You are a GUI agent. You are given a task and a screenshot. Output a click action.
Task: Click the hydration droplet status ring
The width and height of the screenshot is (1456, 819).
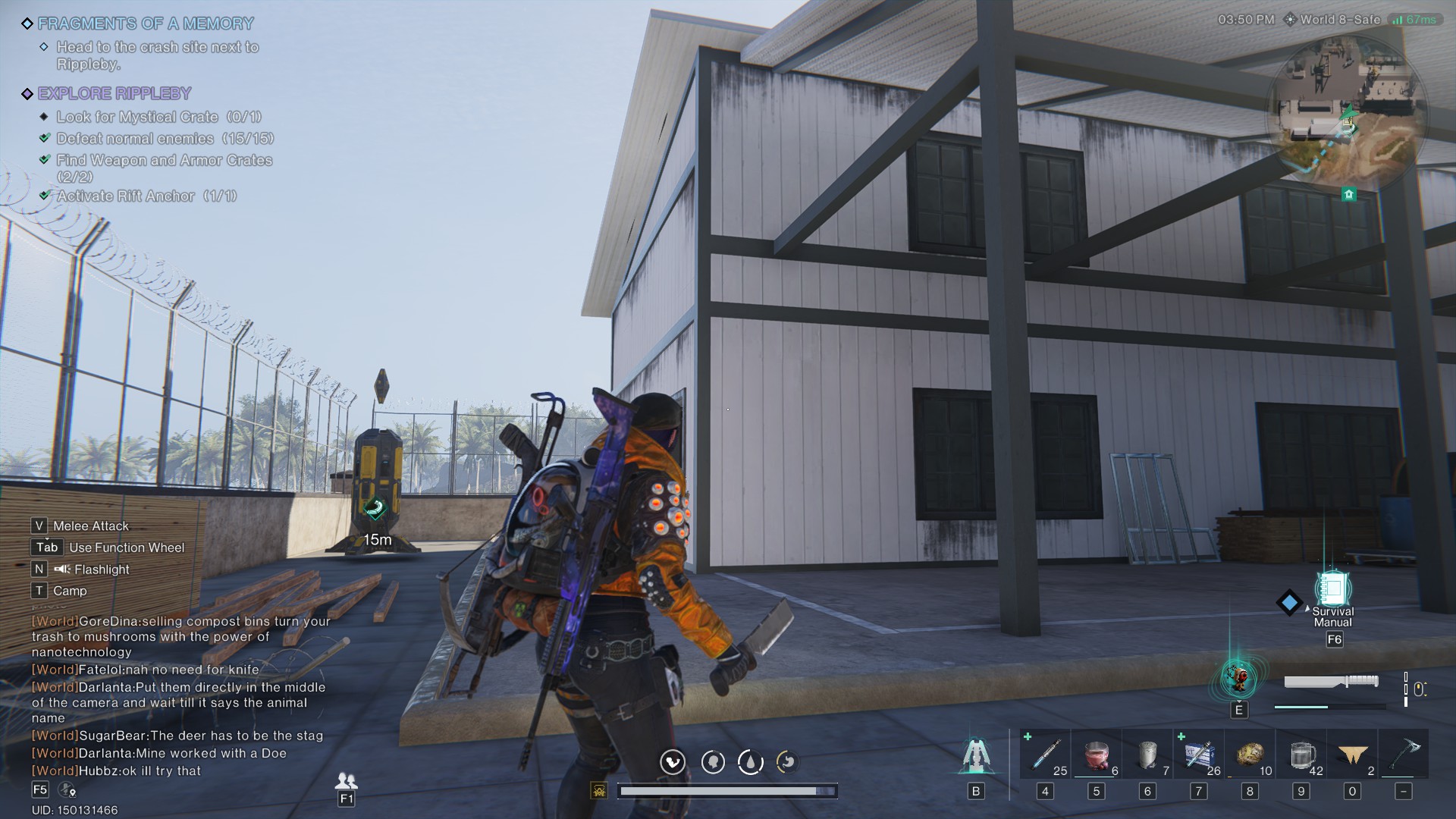(x=750, y=762)
